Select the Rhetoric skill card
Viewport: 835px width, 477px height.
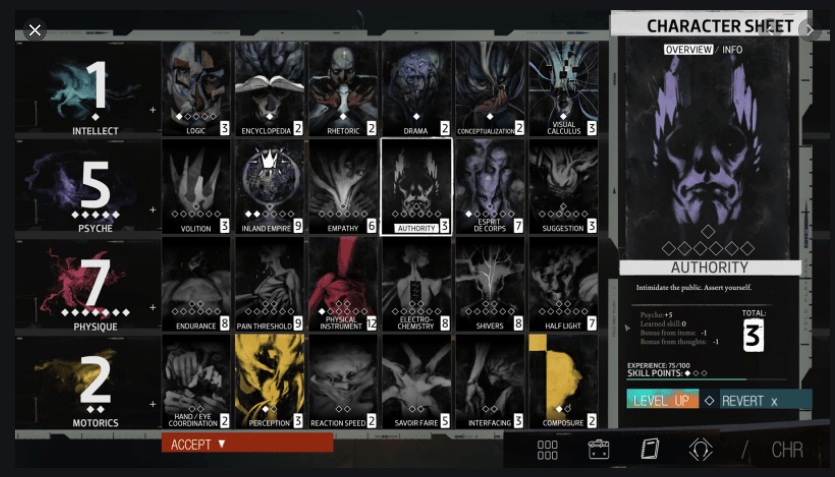coord(343,88)
